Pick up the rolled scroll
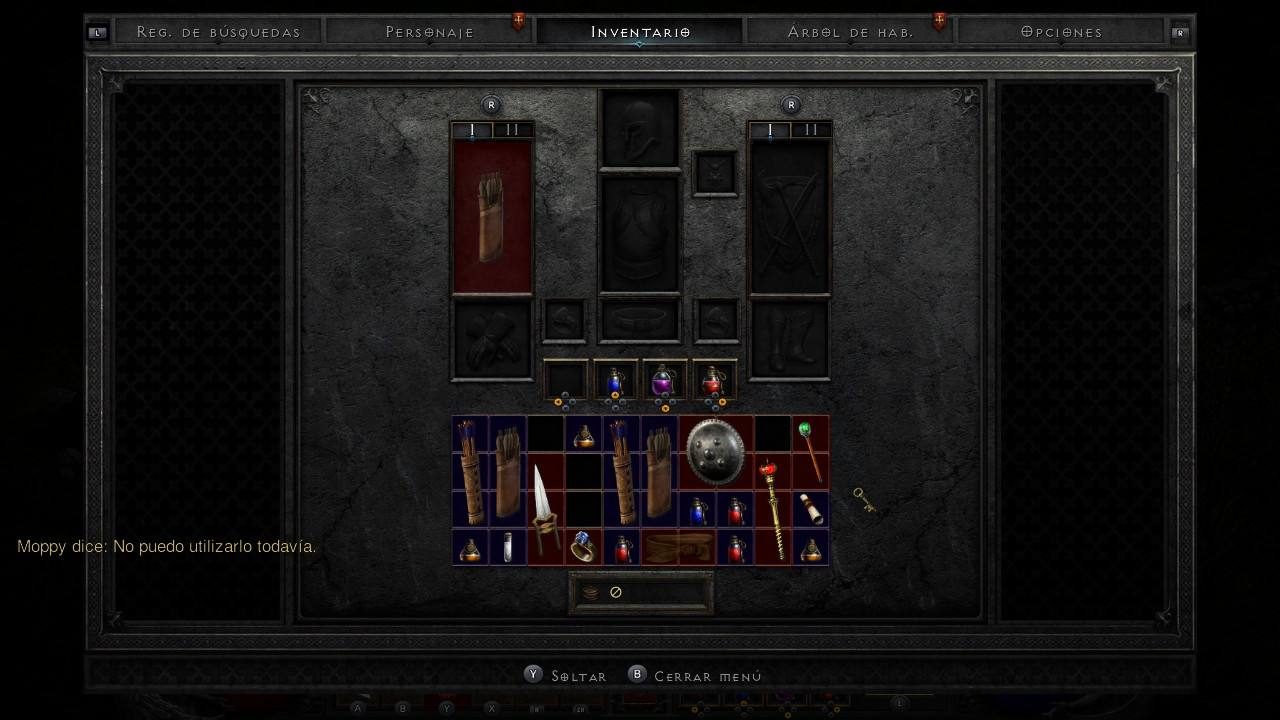Viewport: 1280px width, 720px height. tap(811, 509)
